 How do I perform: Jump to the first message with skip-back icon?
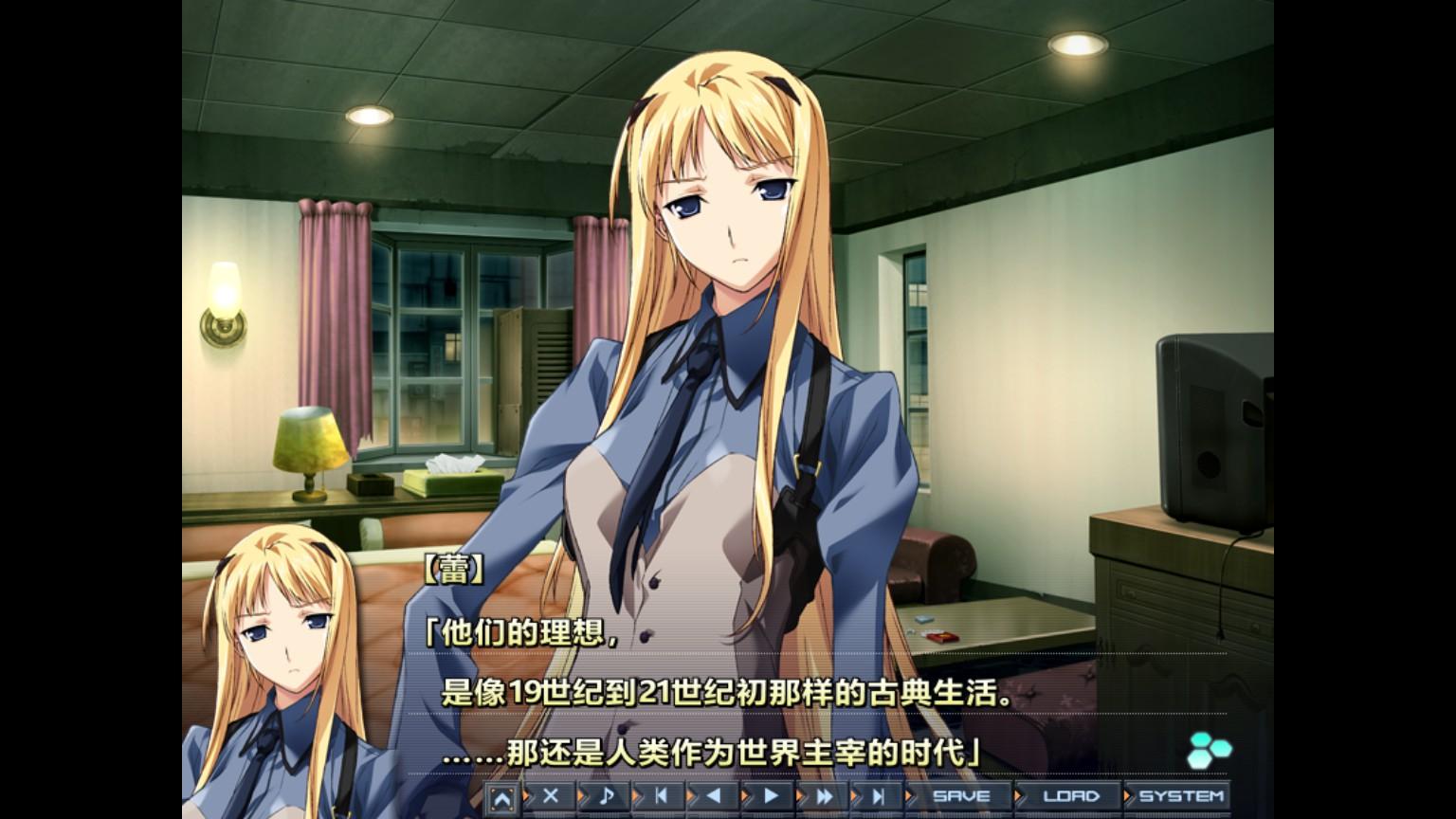pos(662,797)
